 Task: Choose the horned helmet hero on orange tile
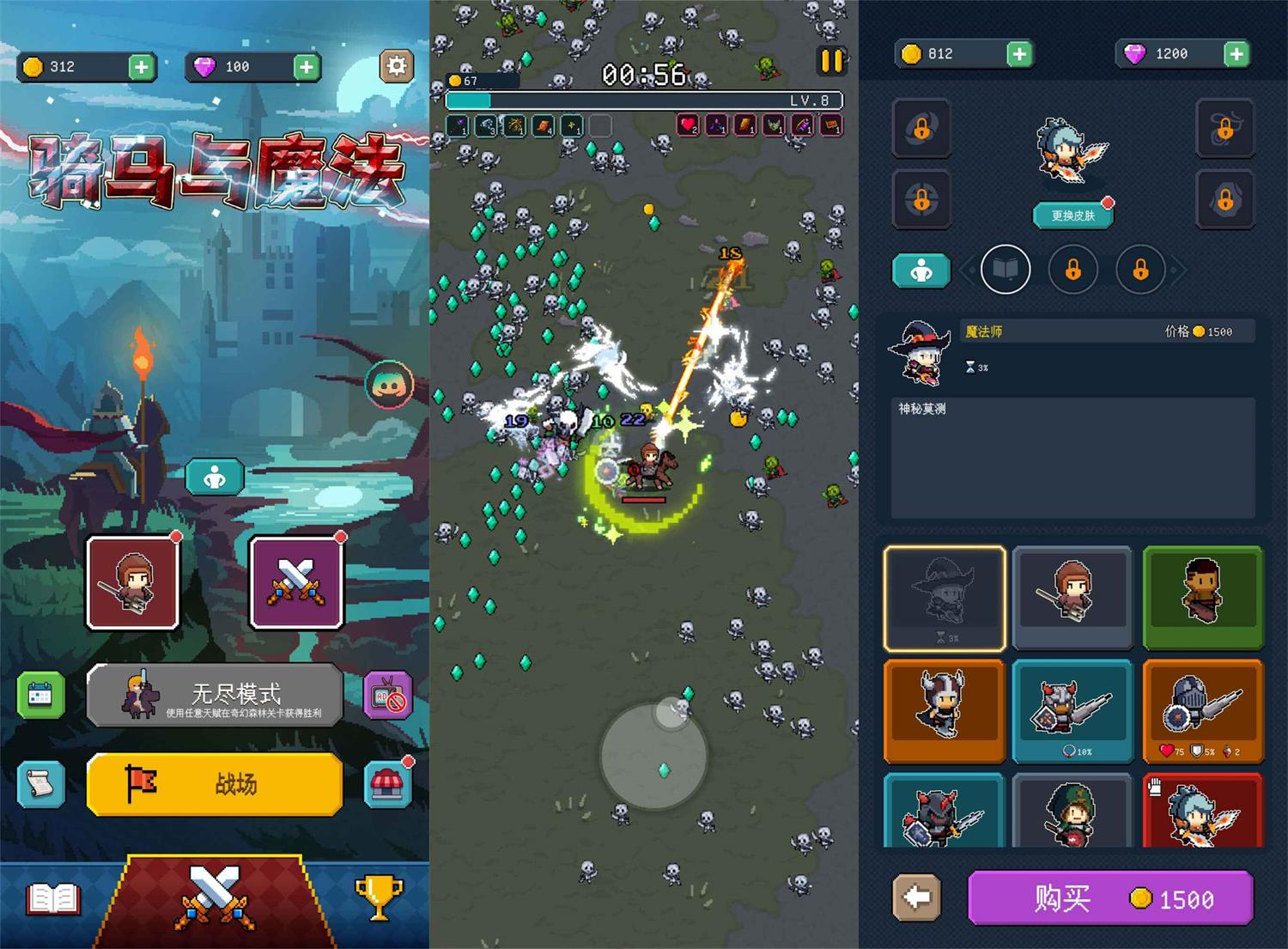944,709
